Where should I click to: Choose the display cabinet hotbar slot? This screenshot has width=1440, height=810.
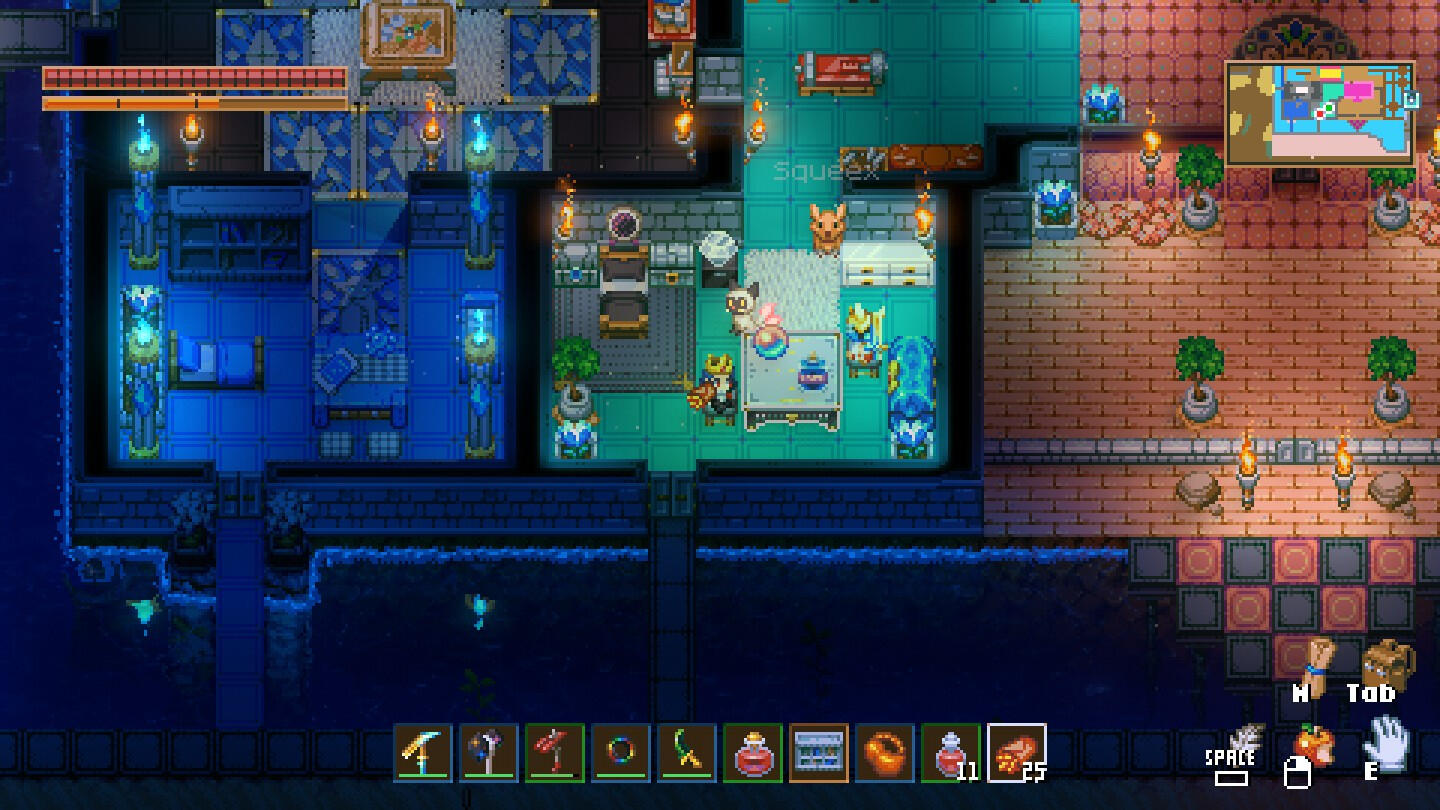819,752
